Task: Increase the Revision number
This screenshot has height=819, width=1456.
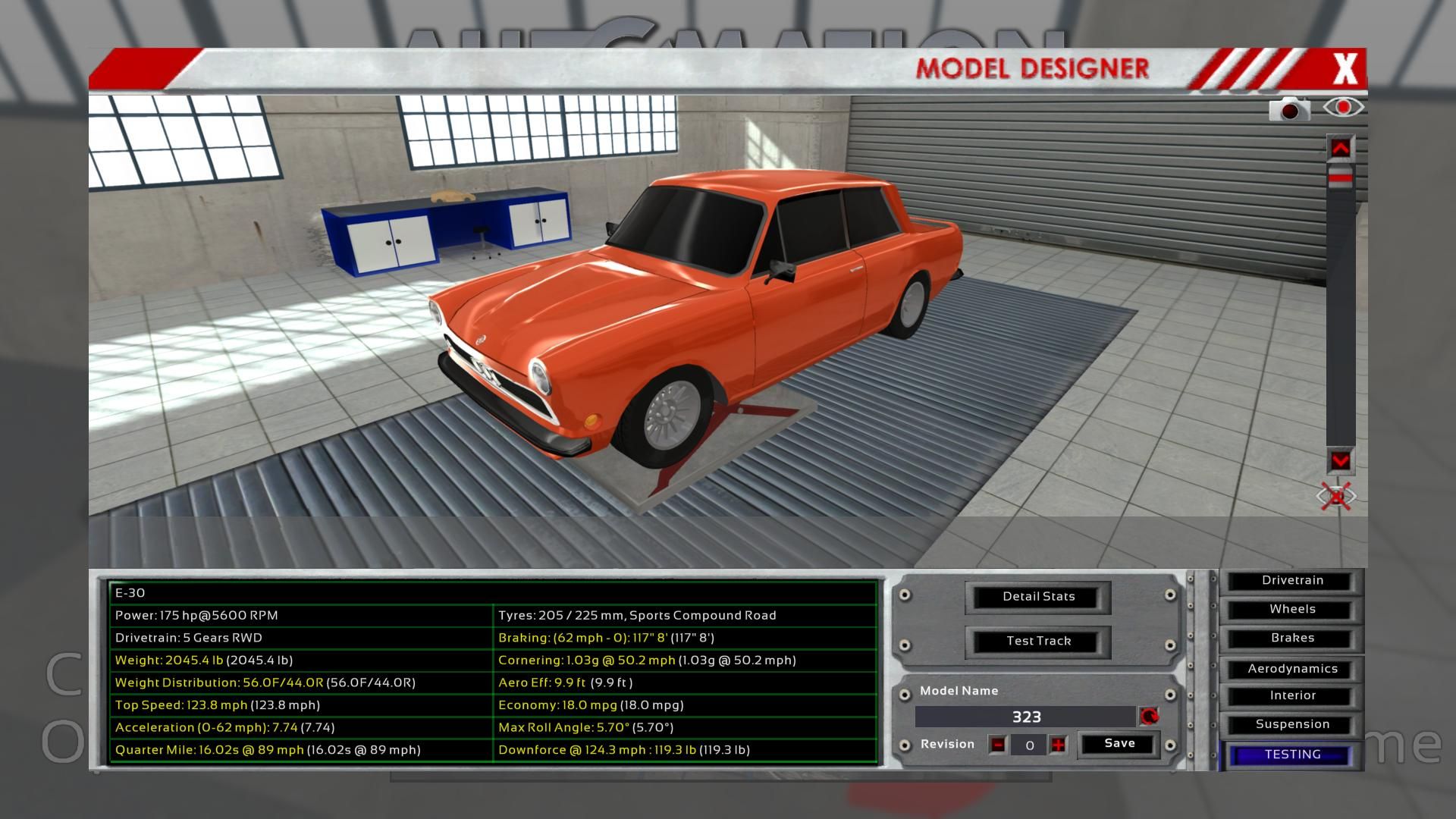Action: point(1058,745)
